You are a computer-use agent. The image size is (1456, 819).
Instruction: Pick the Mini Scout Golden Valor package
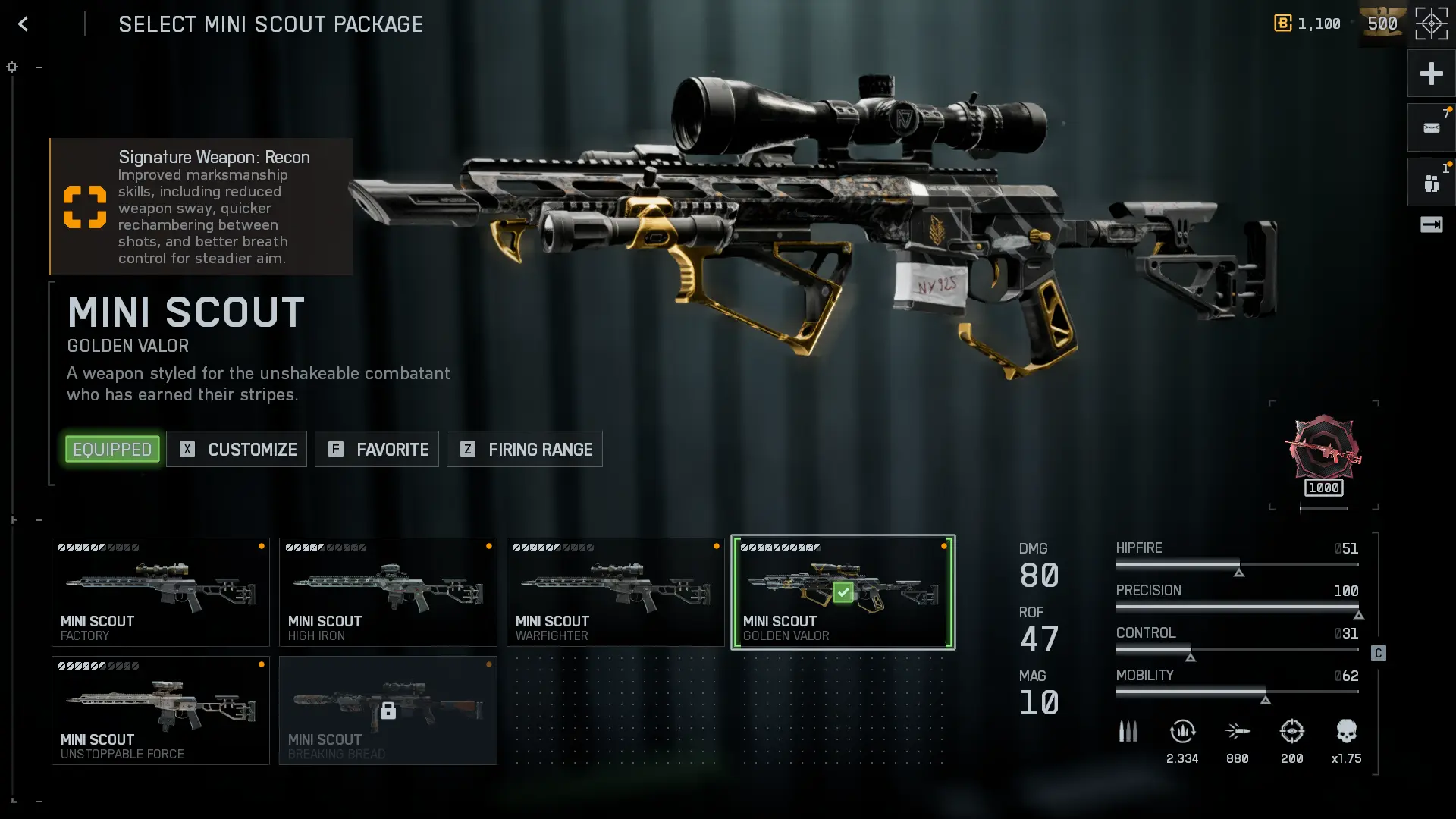(843, 592)
